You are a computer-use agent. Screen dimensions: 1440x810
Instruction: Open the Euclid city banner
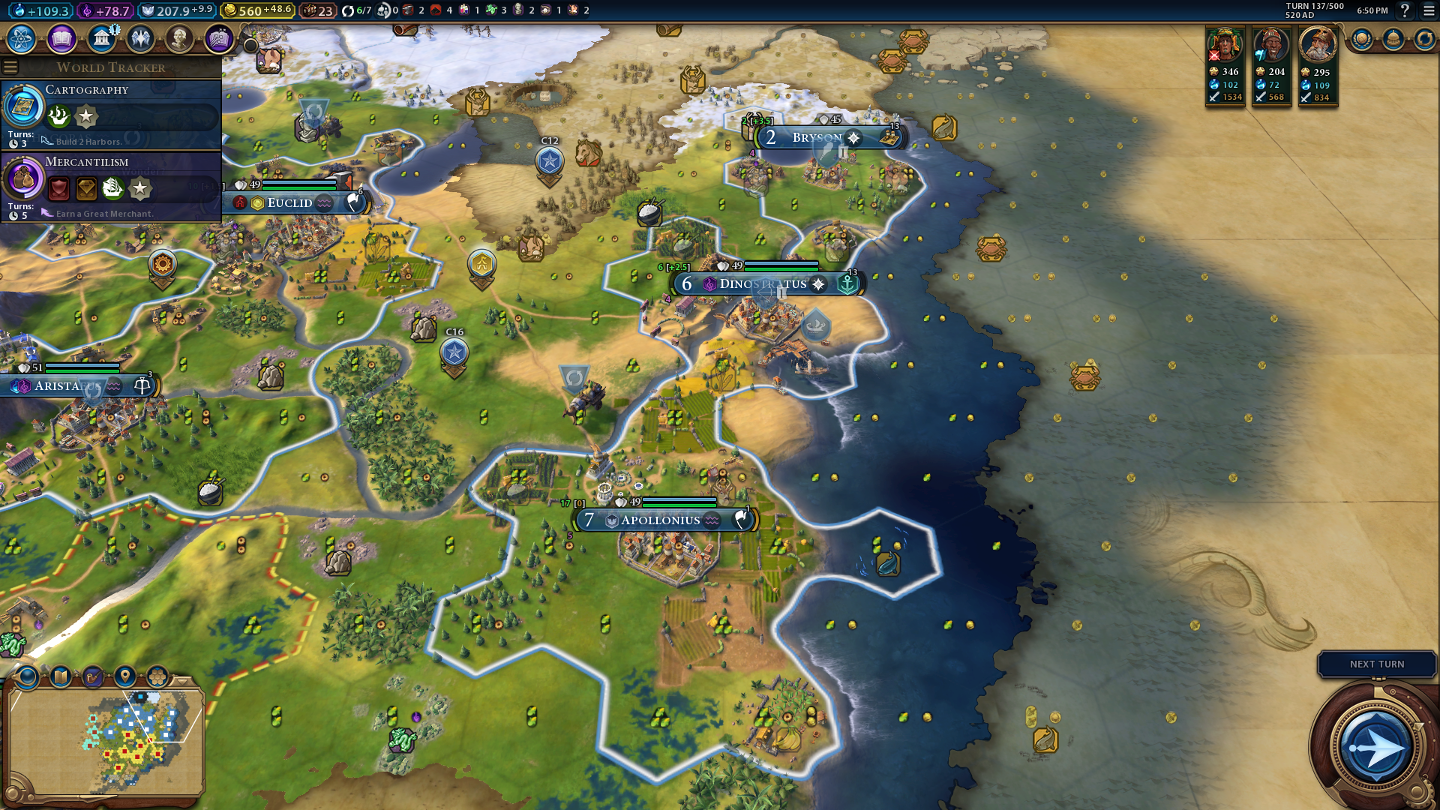point(291,203)
